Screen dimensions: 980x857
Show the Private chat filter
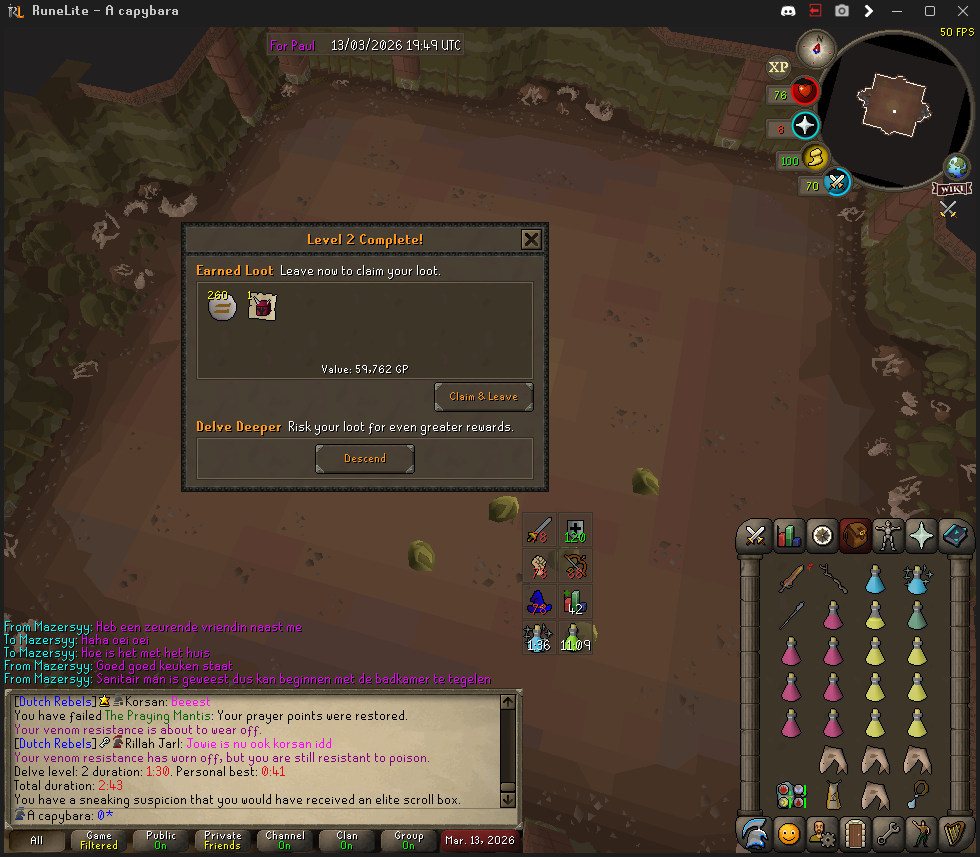tap(223, 840)
